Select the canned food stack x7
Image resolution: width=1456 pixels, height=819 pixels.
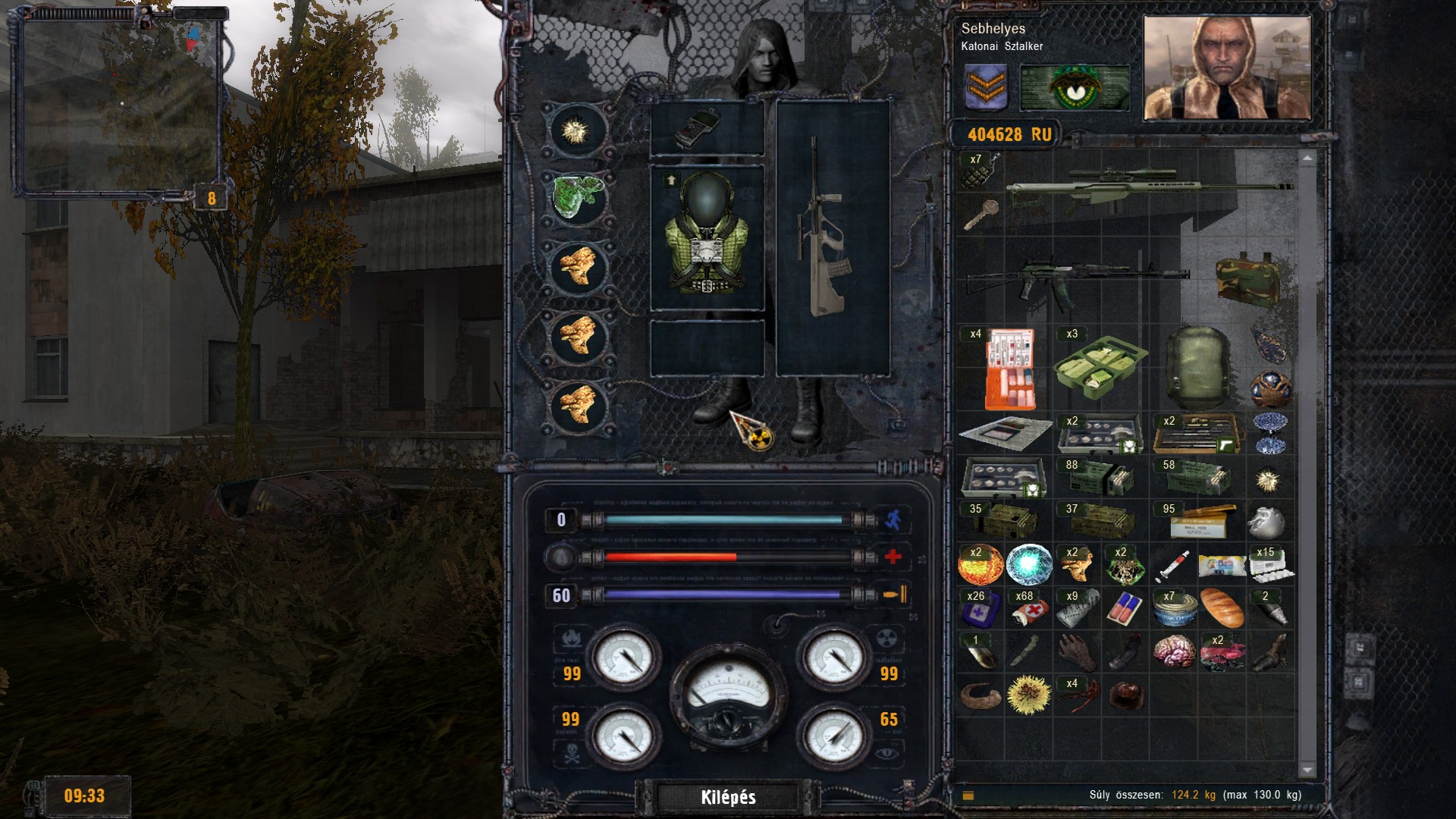click(1173, 607)
